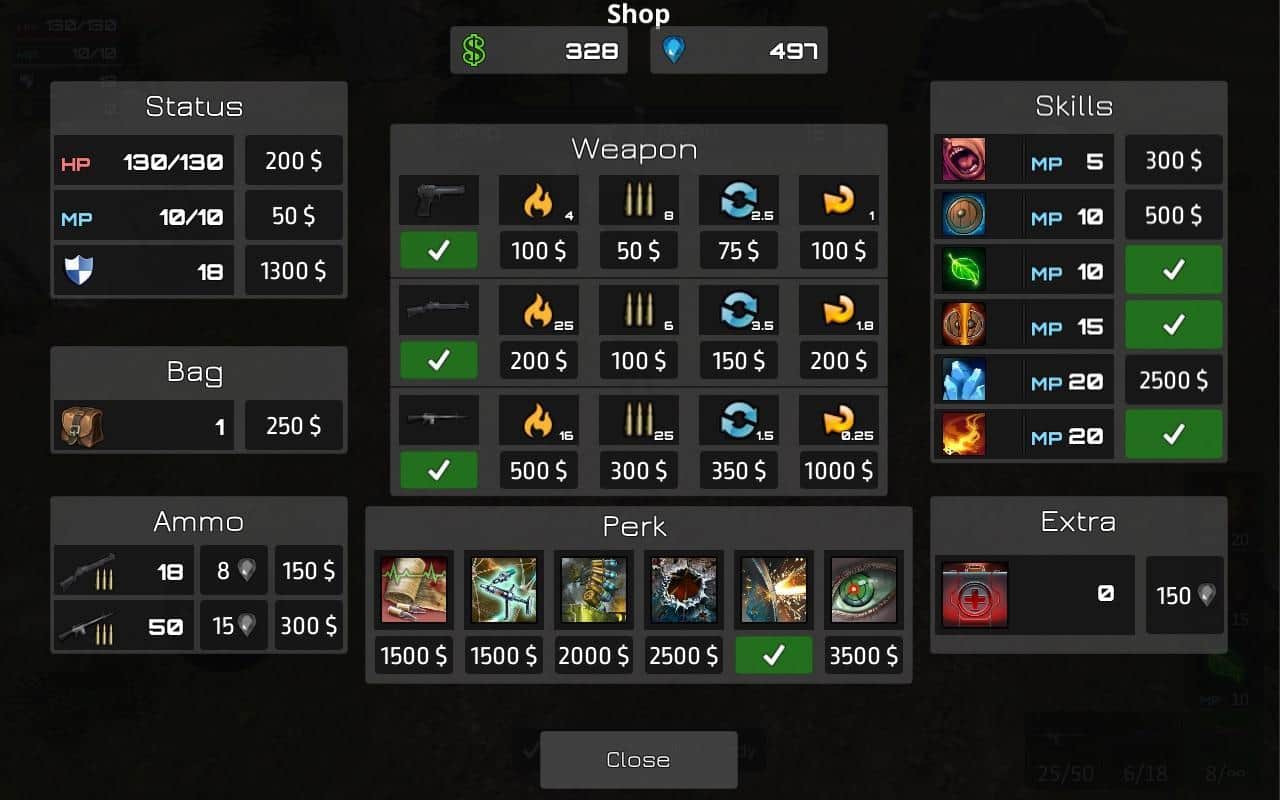The width and height of the screenshot is (1280, 800).
Task: Upgrade shotgun reload speed for 150 $
Action: (x=738, y=361)
